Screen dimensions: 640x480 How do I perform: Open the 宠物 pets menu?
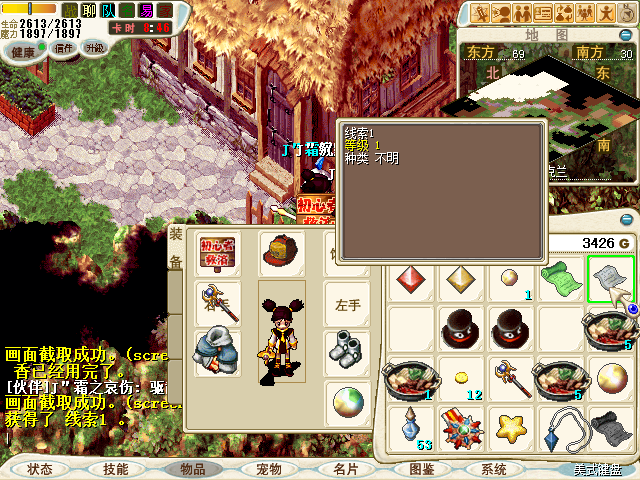[x=269, y=468]
